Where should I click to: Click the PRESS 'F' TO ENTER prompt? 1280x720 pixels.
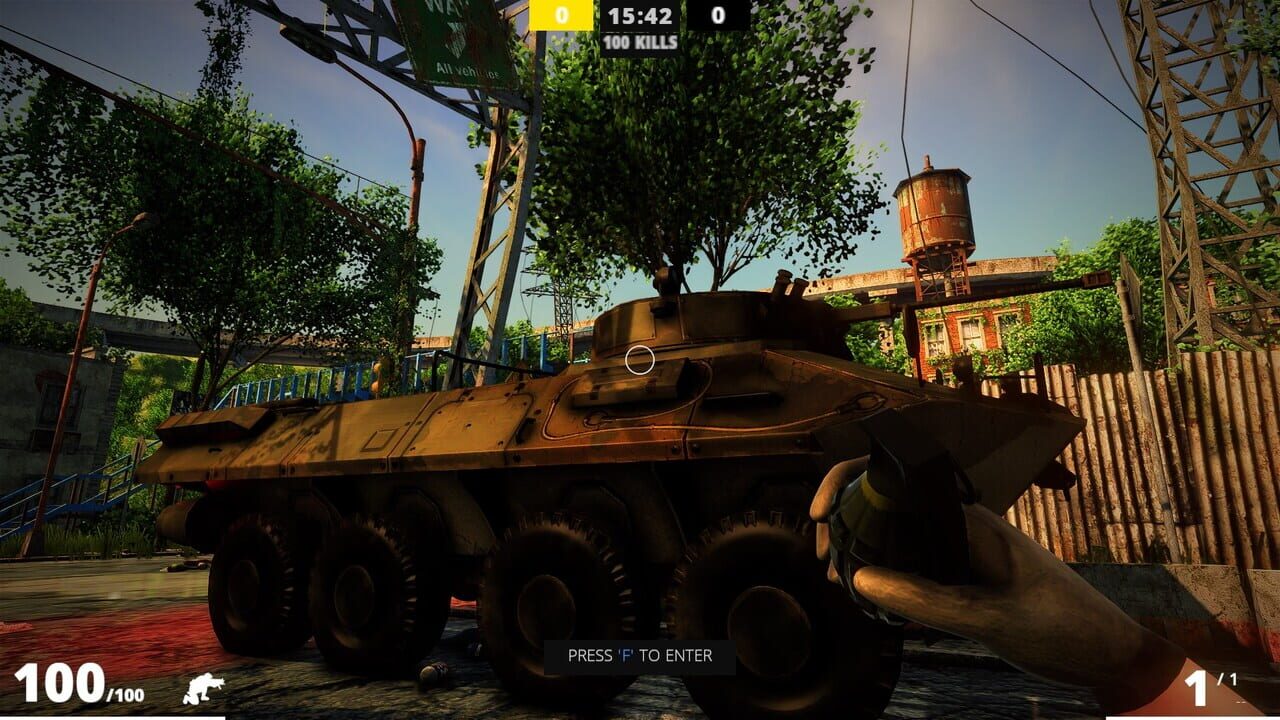click(x=639, y=656)
